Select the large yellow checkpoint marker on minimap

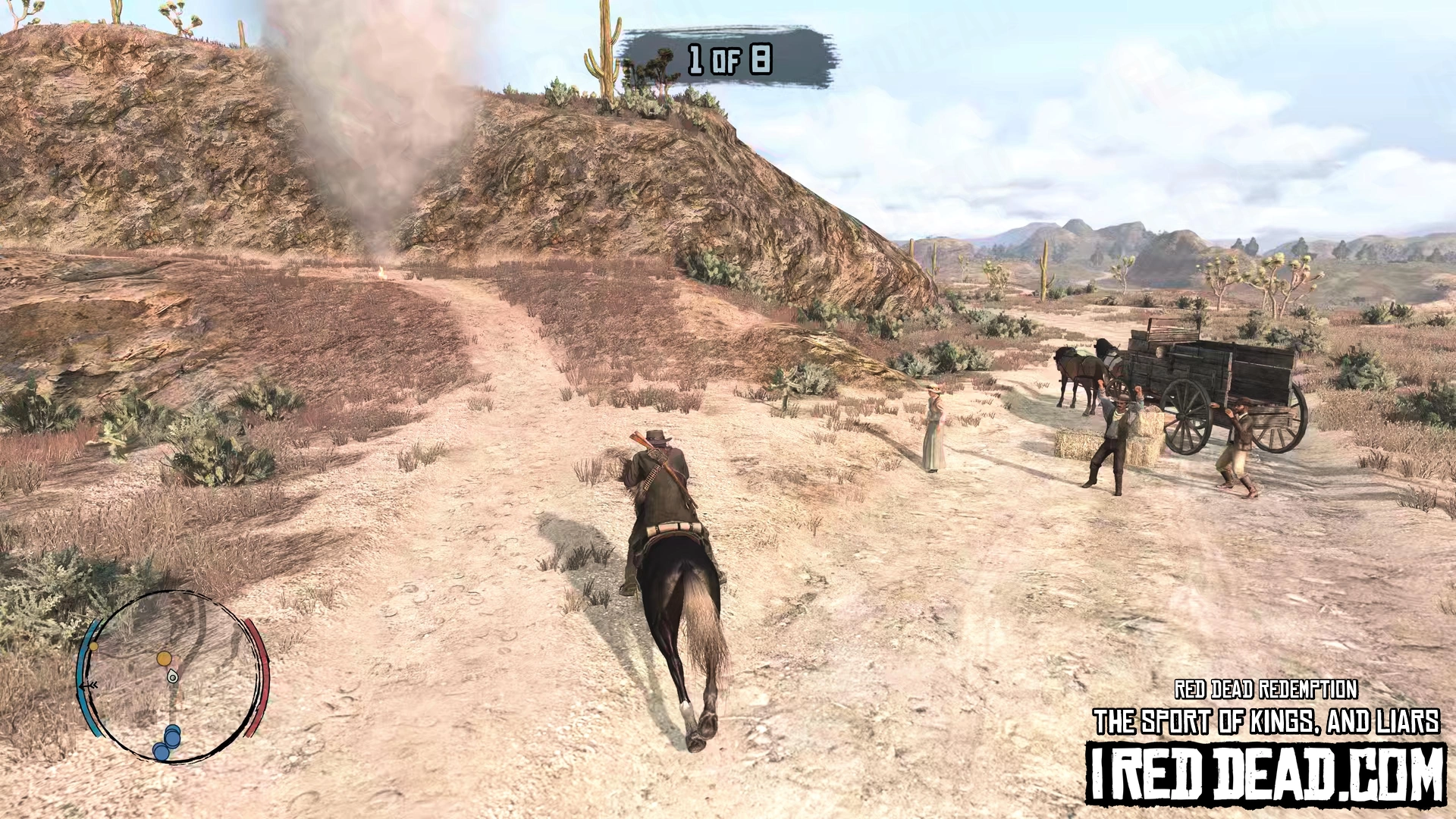pos(164,658)
